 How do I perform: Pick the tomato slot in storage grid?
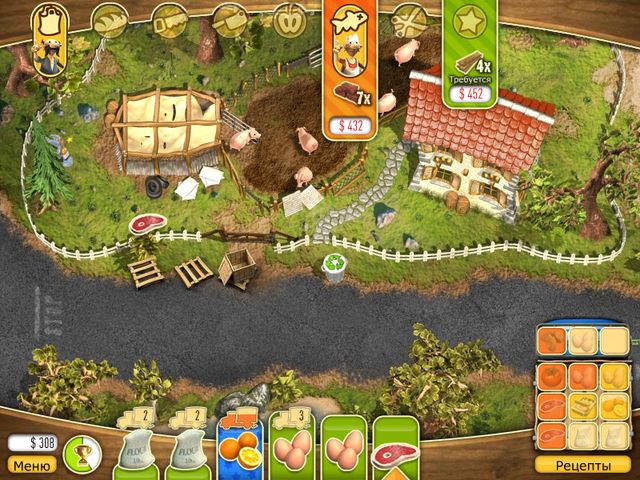tap(554, 378)
